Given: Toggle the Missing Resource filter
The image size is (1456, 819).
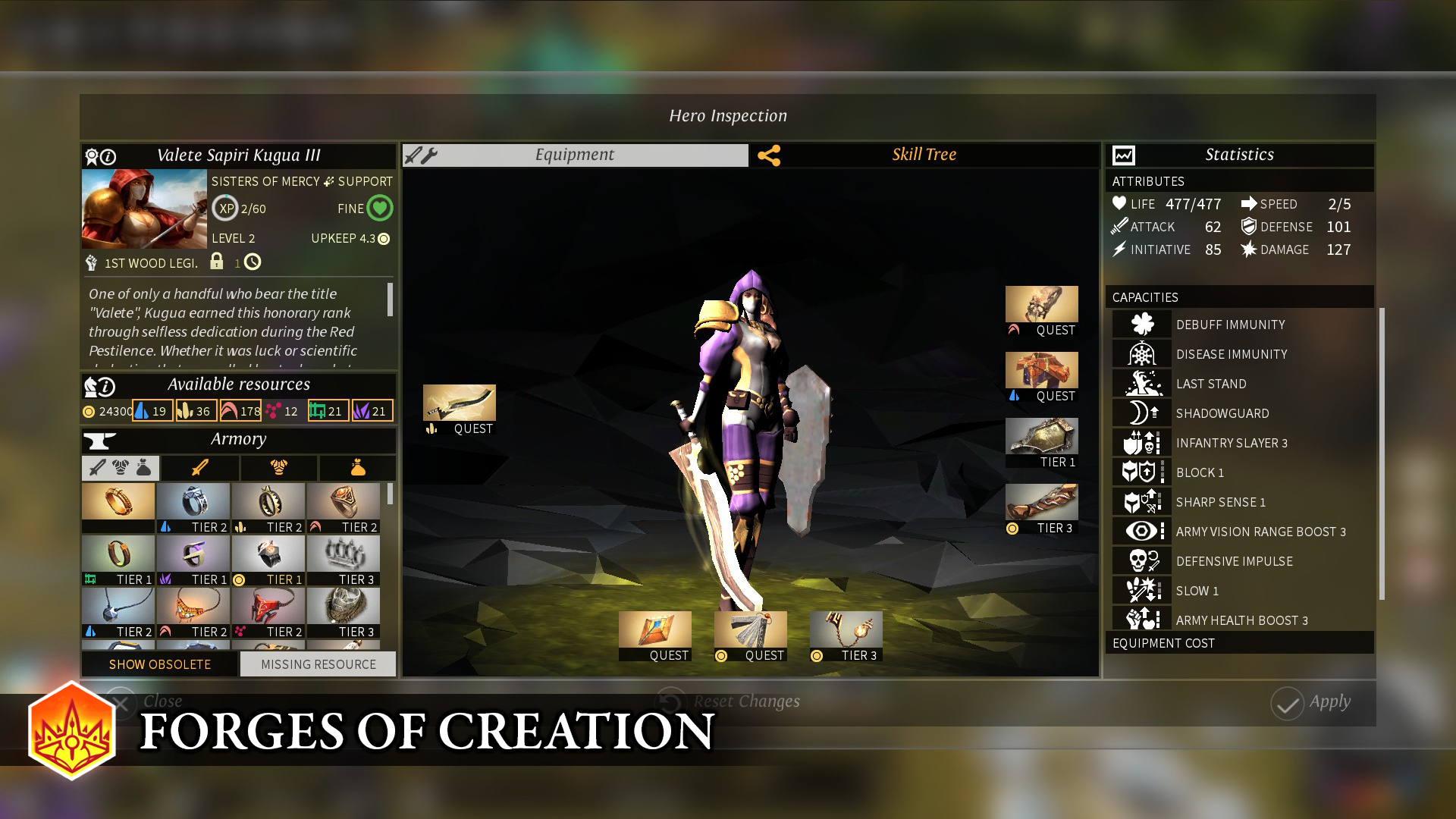Looking at the screenshot, I should [x=317, y=664].
